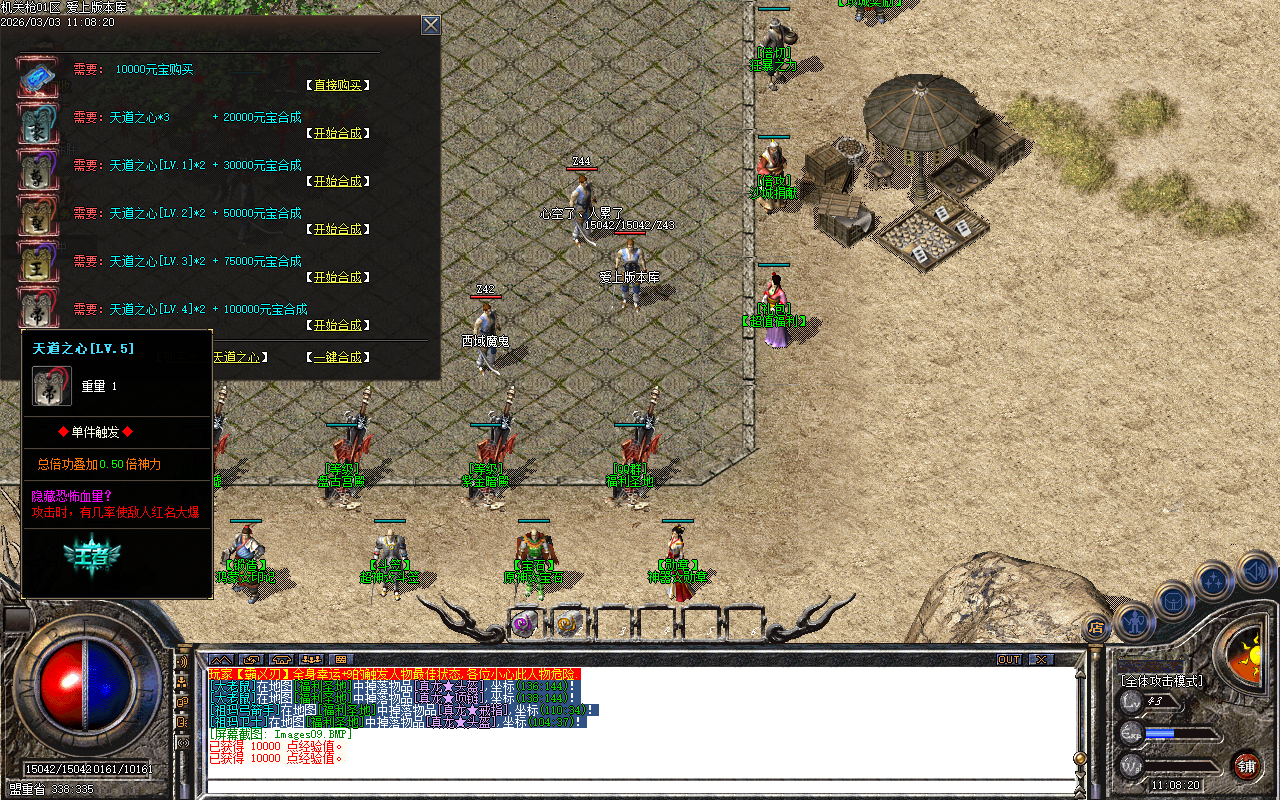
Task: Click the 天道之心[LV.5] item icon in the tooltip
Action: click(51, 386)
